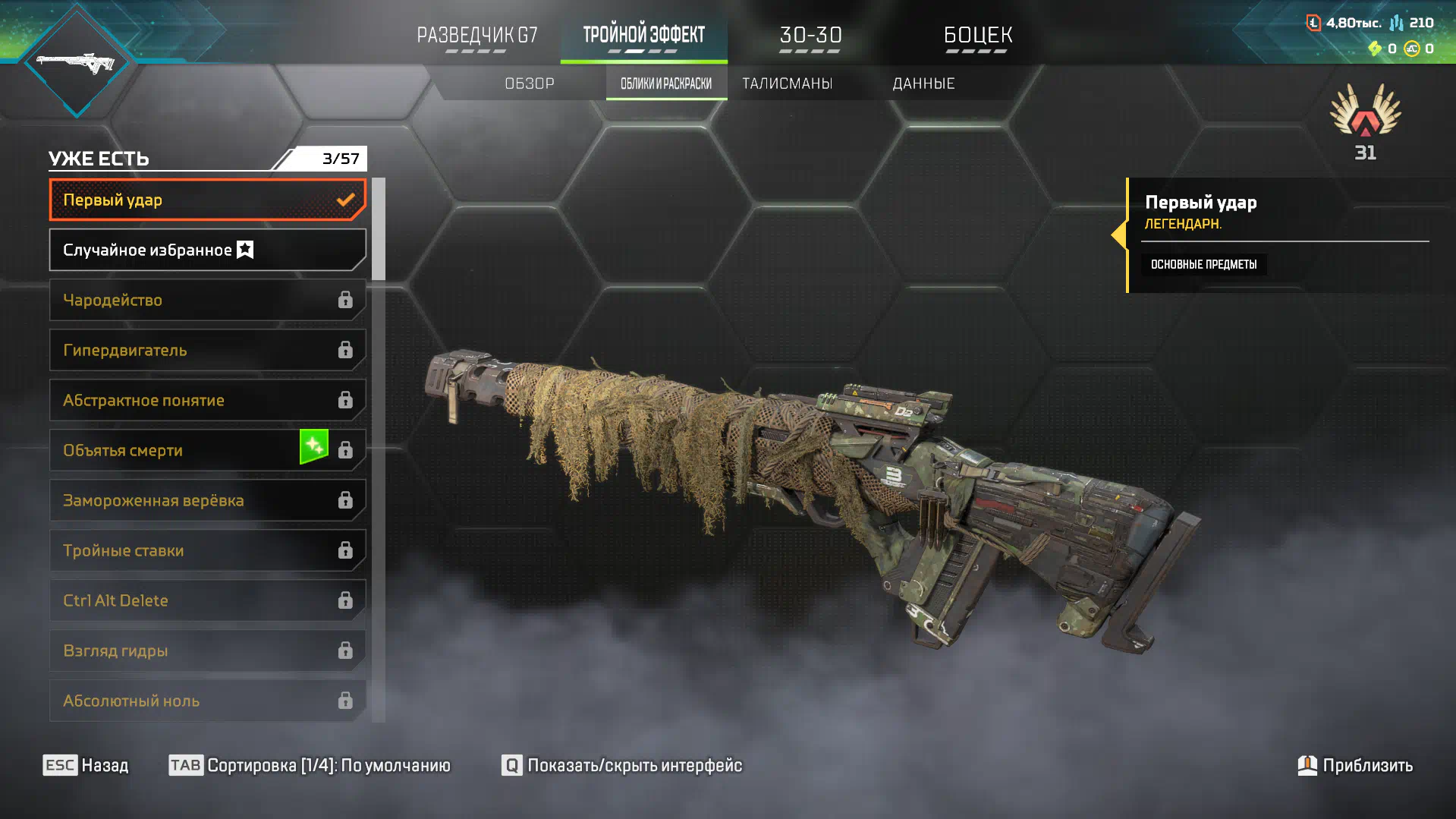Image resolution: width=1456 pixels, height=819 pixels.
Task: Choose the Ctrl Alt Delete skin
Action: pos(206,600)
